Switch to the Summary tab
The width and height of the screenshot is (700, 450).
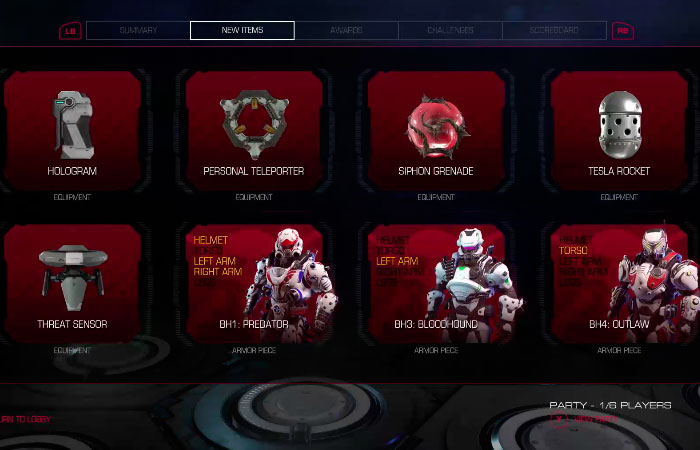(138, 31)
